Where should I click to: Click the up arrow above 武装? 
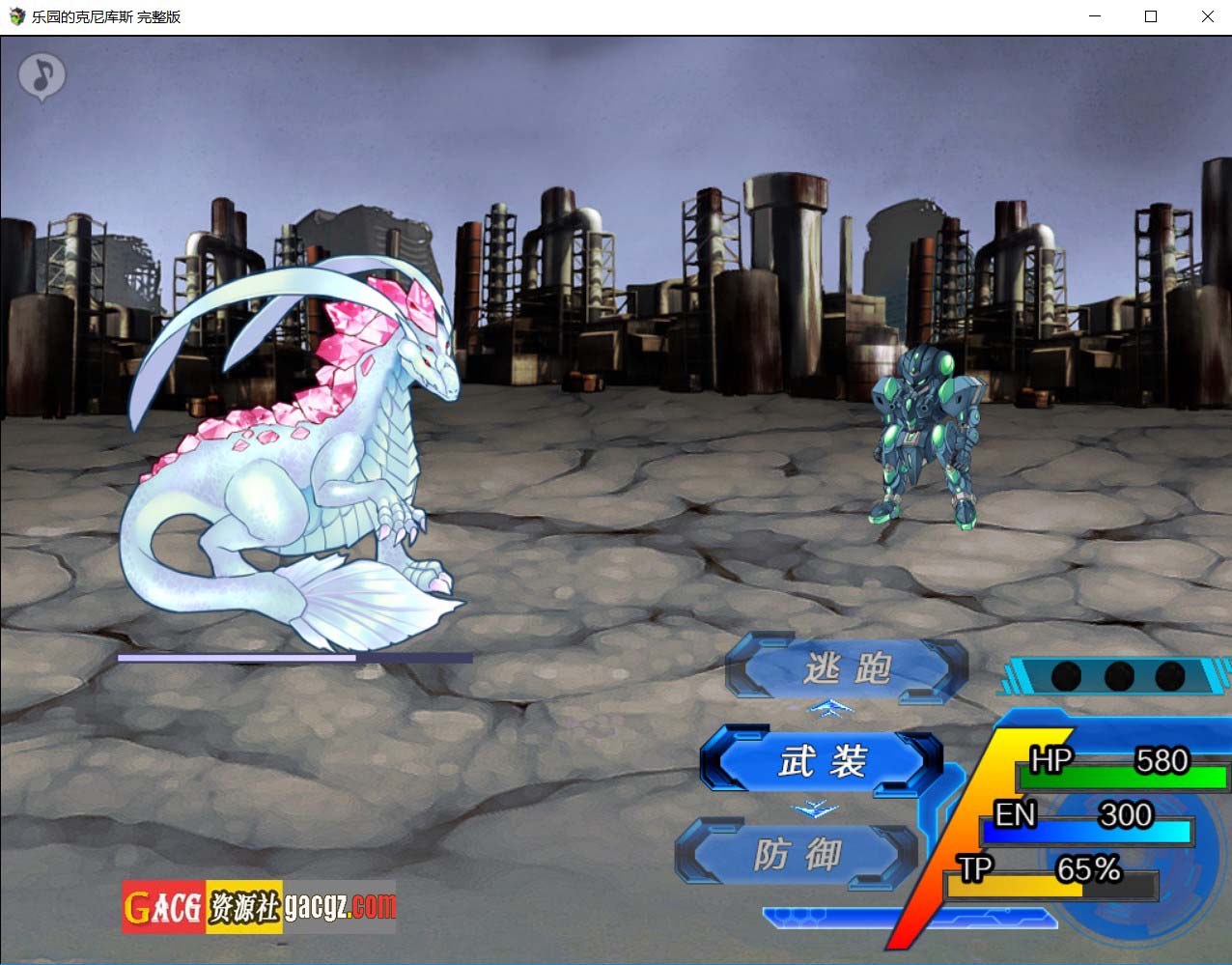click(831, 710)
